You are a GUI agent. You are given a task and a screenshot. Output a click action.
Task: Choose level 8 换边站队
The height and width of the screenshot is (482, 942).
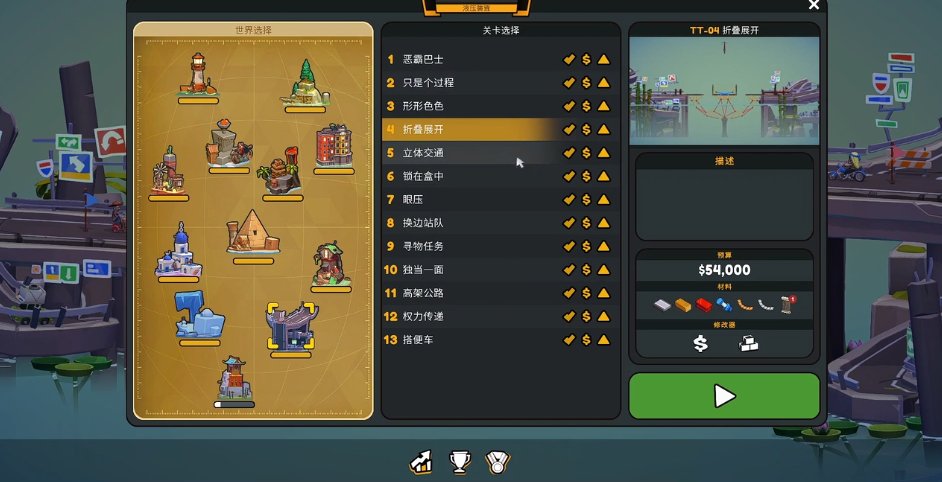pyautogui.click(x=470, y=223)
